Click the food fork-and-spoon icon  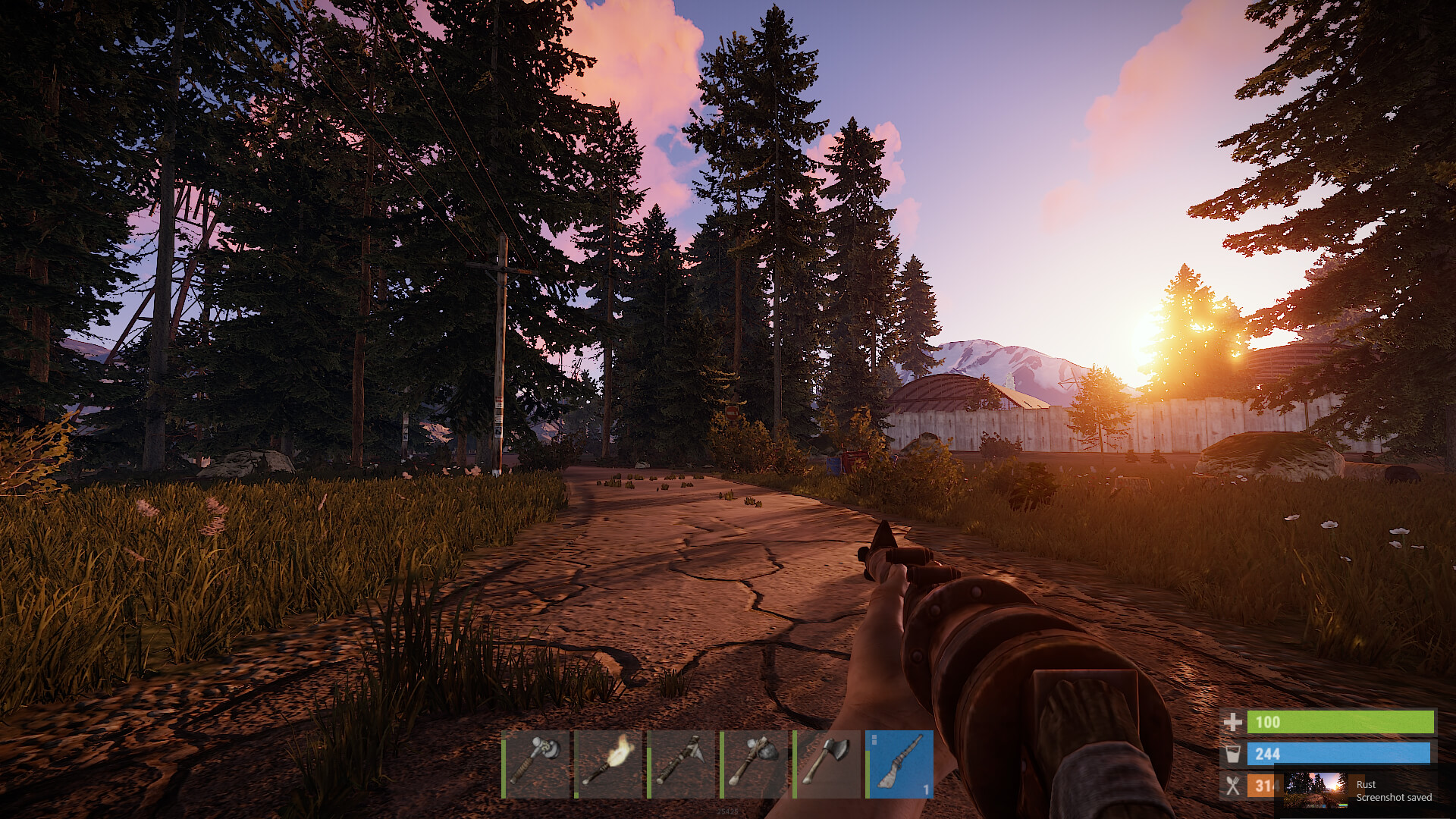coord(1232,786)
